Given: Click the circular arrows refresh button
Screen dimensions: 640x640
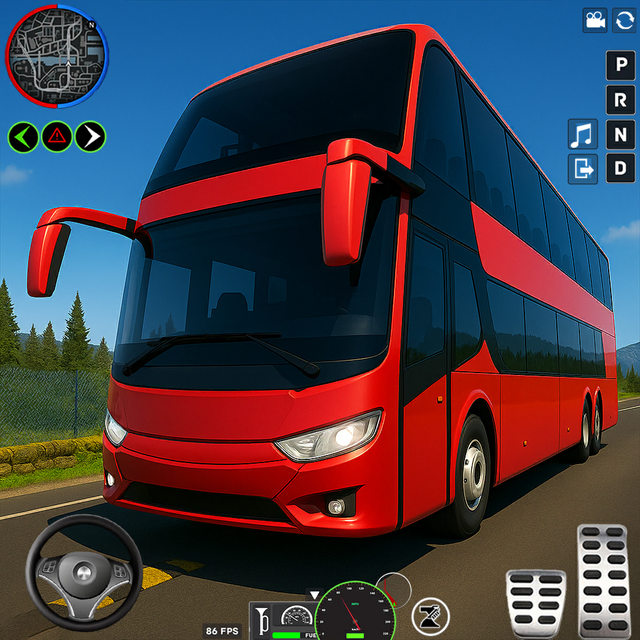Looking at the screenshot, I should [x=624, y=20].
